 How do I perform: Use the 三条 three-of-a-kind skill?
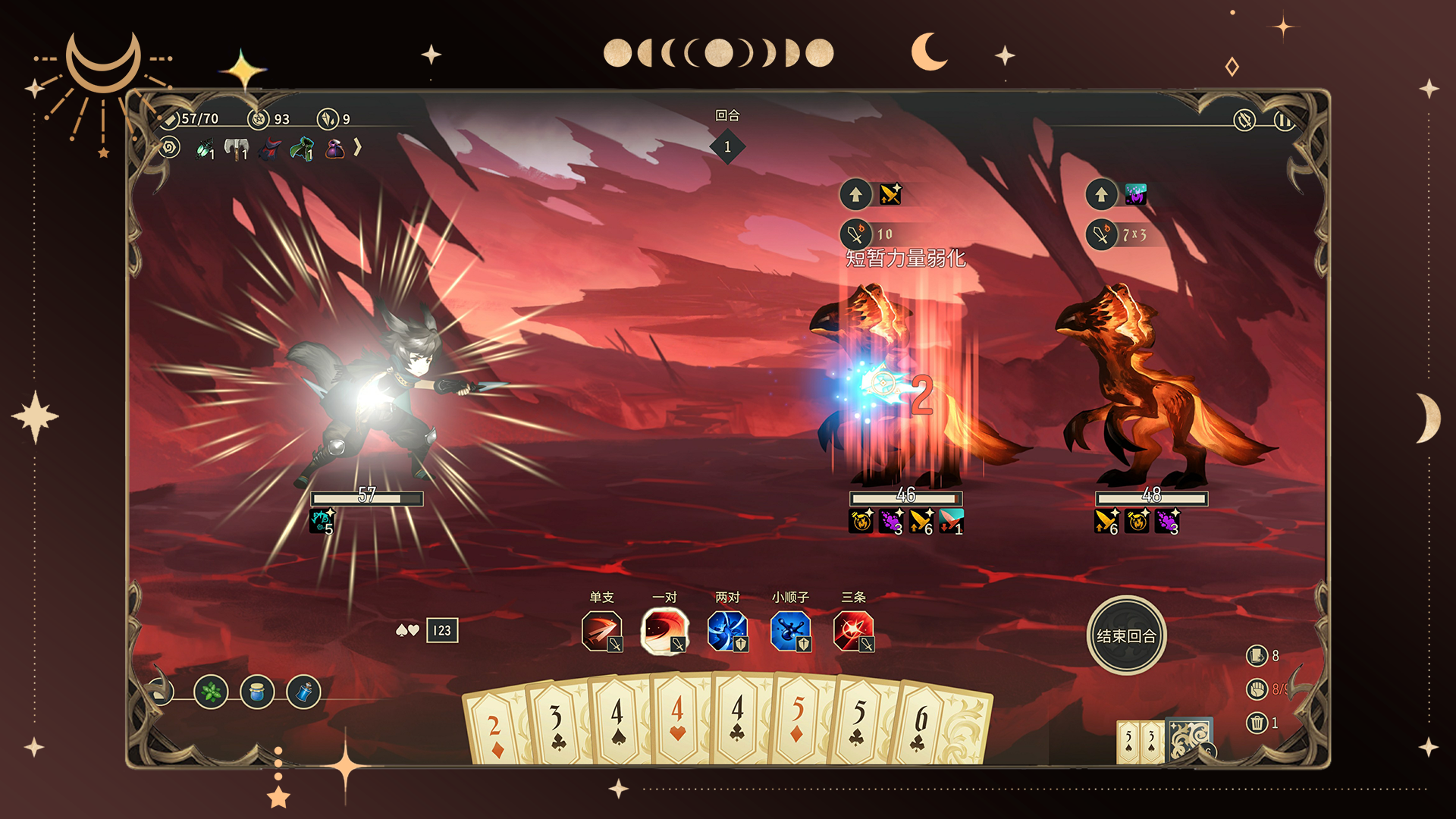[x=854, y=631]
